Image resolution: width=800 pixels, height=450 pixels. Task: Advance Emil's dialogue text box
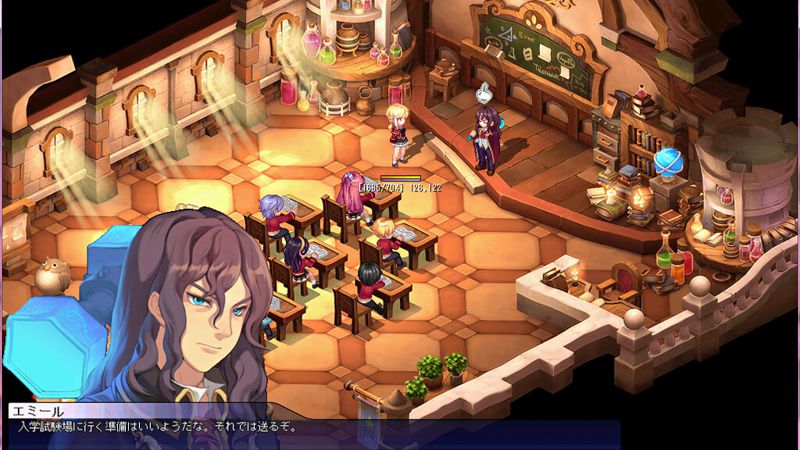310,427
